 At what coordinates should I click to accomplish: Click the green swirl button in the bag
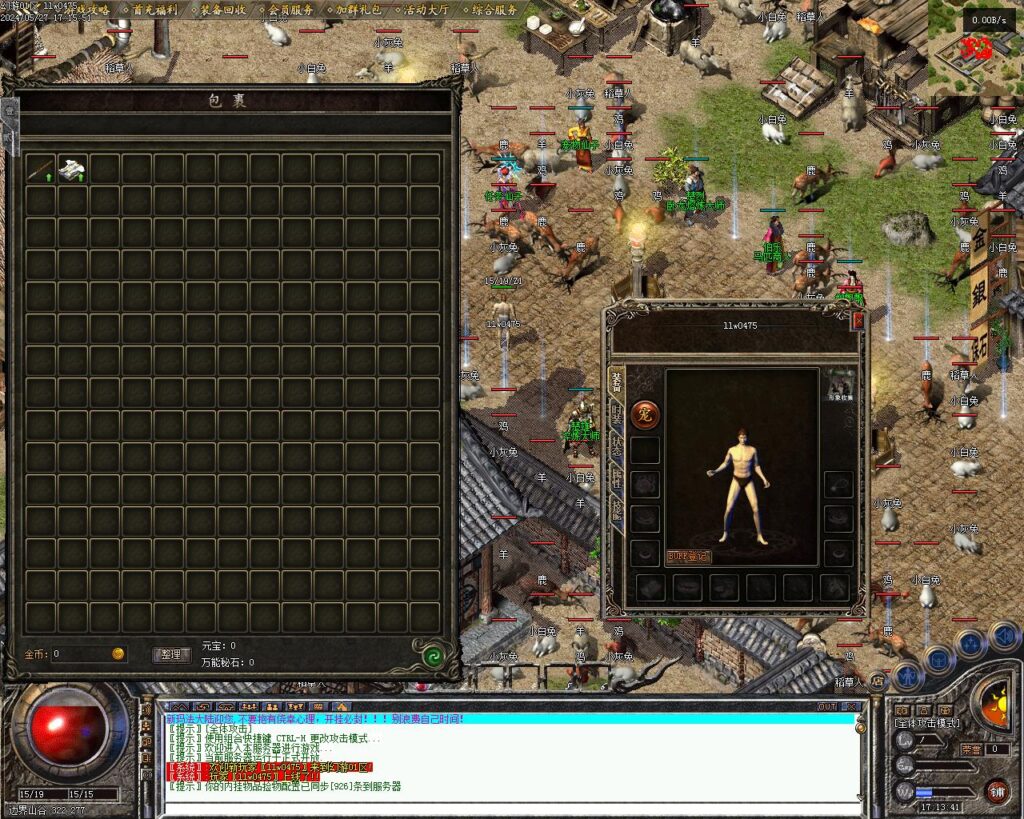pos(433,656)
